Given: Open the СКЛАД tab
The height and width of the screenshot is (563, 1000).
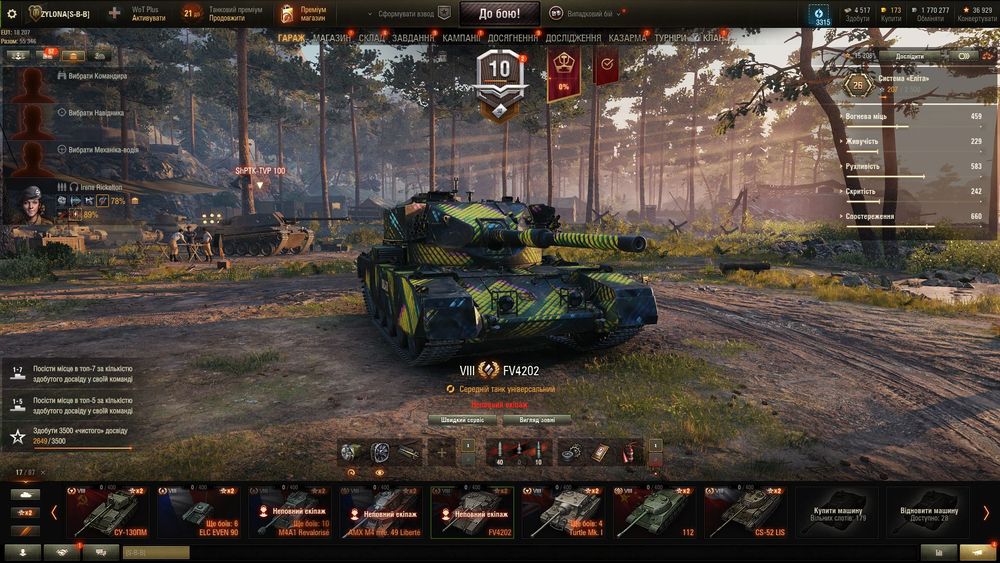Looking at the screenshot, I should pyautogui.click(x=371, y=38).
